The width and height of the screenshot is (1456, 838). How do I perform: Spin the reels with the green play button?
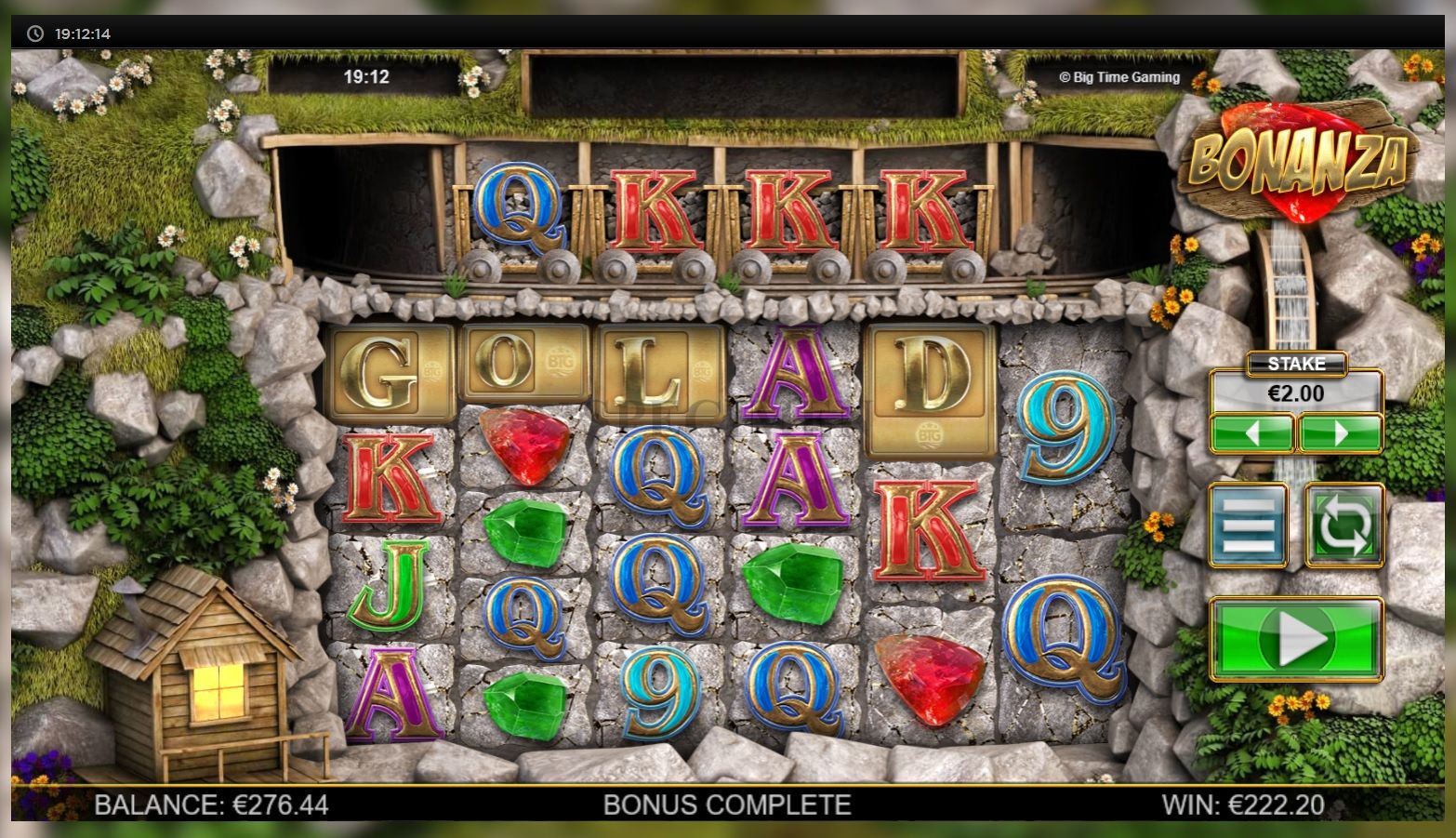pos(1296,640)
